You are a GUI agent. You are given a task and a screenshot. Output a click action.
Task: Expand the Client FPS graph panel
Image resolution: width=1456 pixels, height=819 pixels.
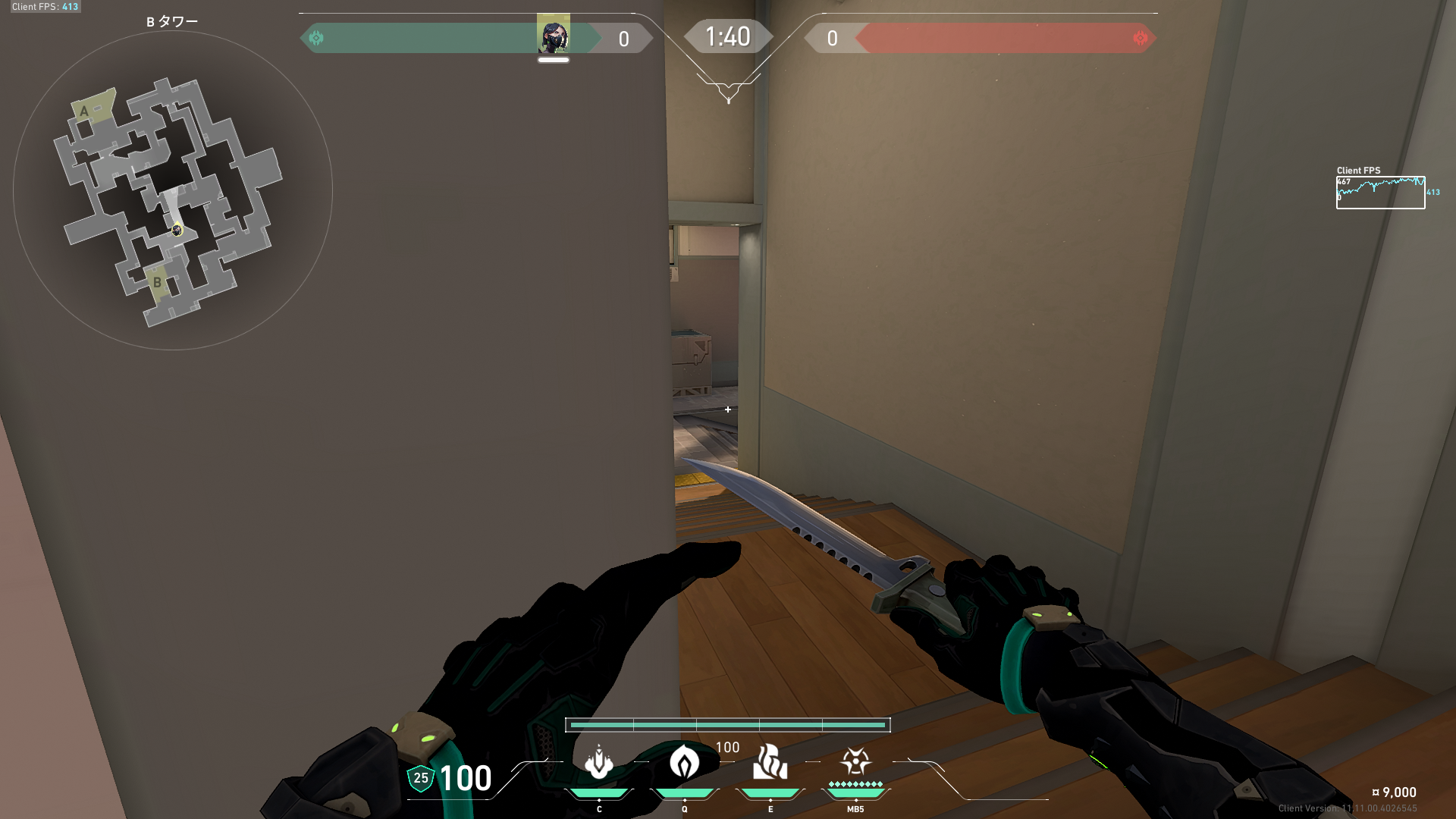(x=1380, y=192)
